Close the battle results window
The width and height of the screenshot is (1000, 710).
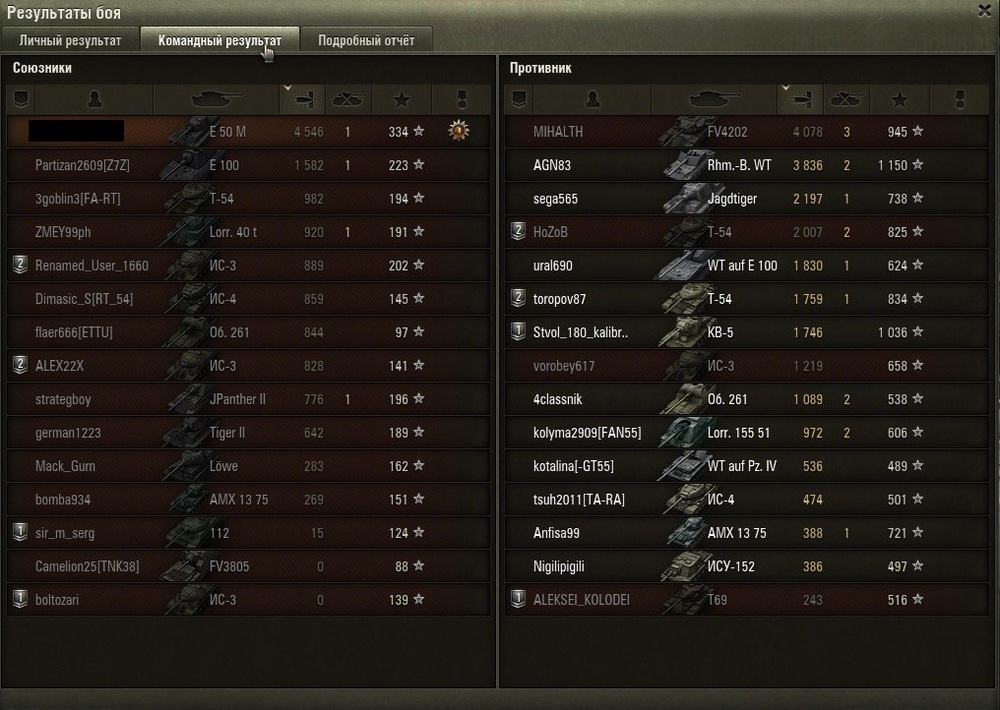(x=984, y=10)
